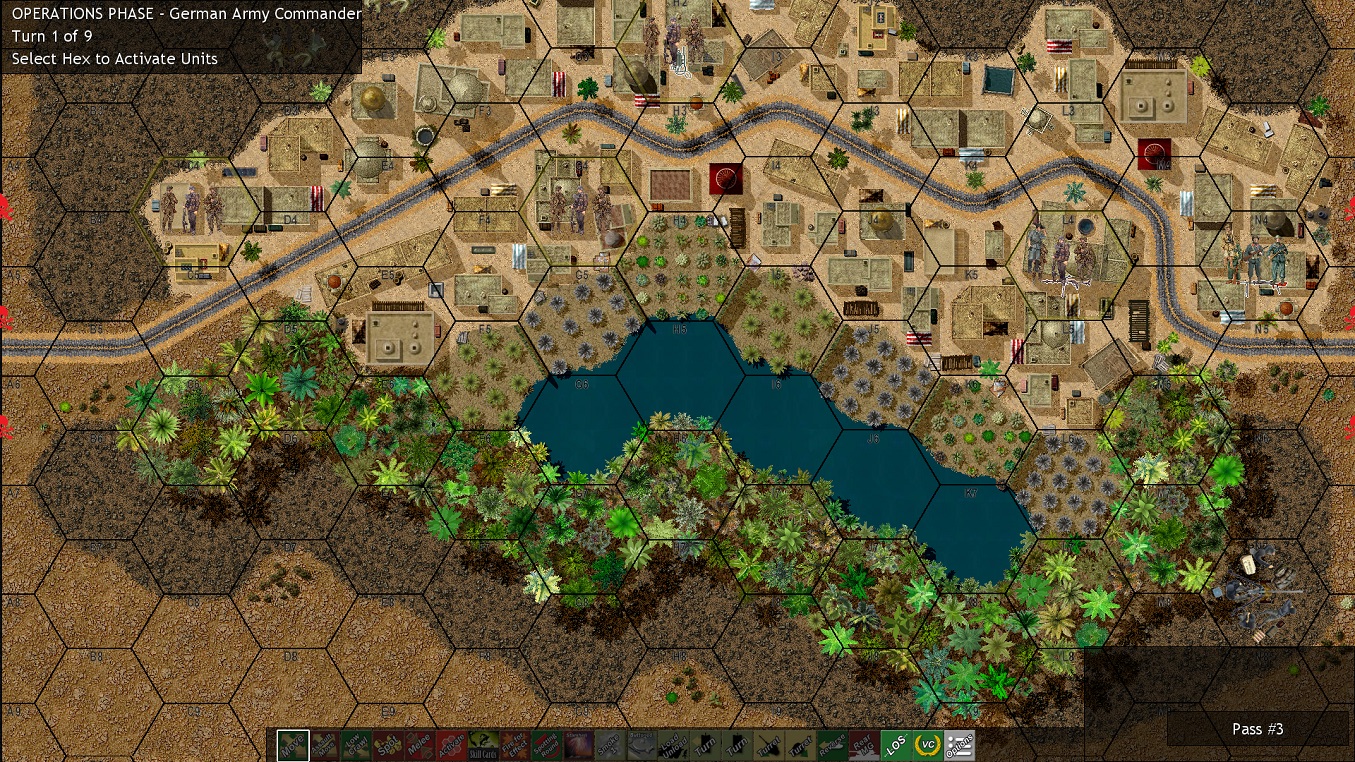Toggle the Rear MG weapon

click(863, 745)
